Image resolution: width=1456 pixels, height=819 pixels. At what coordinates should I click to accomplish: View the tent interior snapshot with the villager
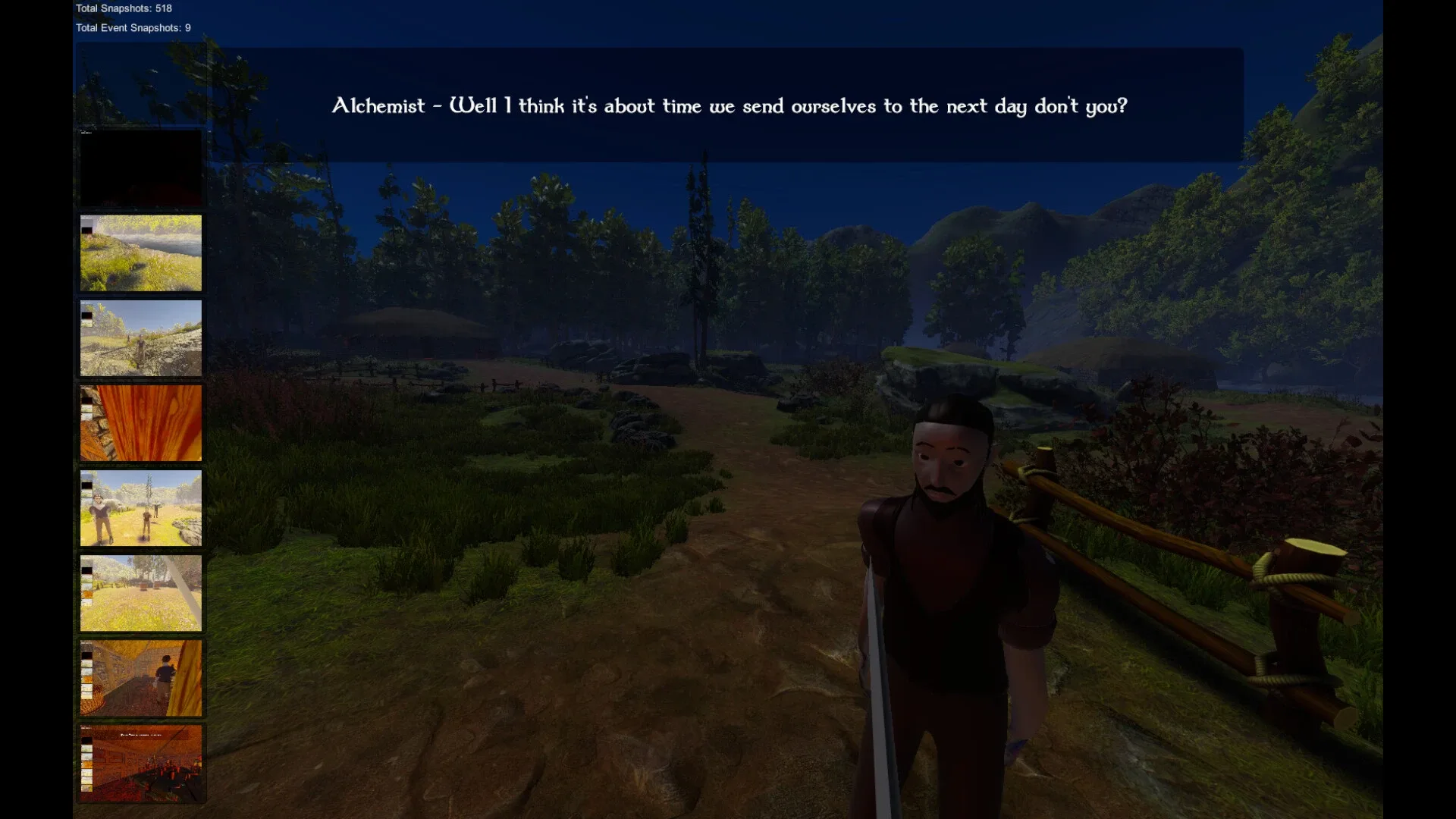tap(140, 679)
